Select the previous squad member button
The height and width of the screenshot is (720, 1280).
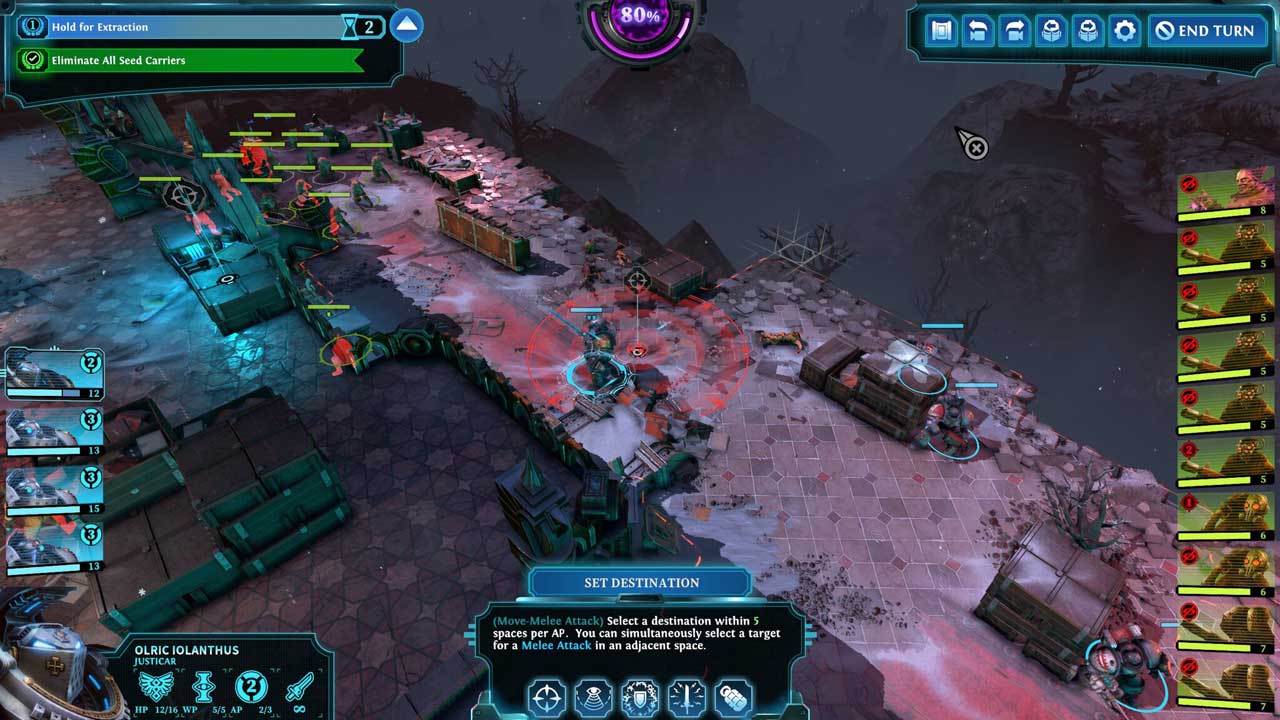(1051, 31)
